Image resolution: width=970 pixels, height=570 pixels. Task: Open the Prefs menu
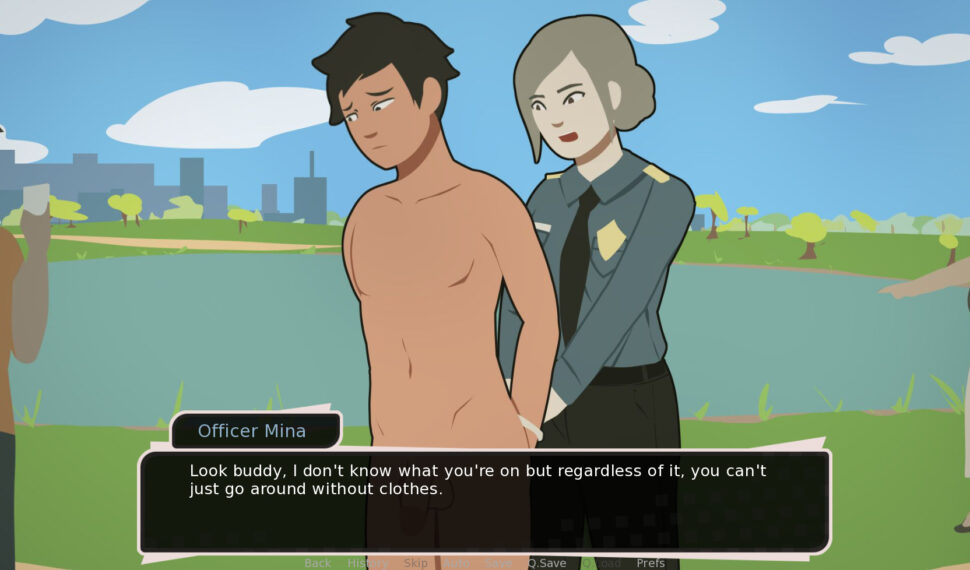point(650,563)
